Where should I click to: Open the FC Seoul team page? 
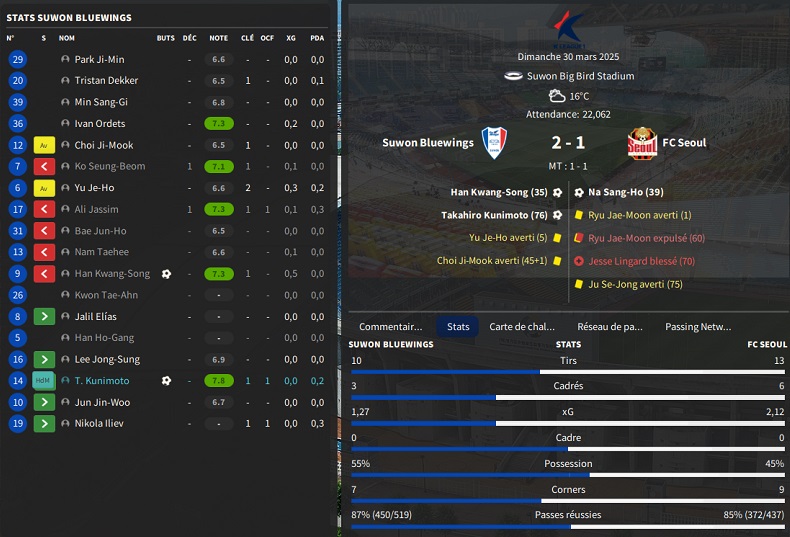pos(684,143)
